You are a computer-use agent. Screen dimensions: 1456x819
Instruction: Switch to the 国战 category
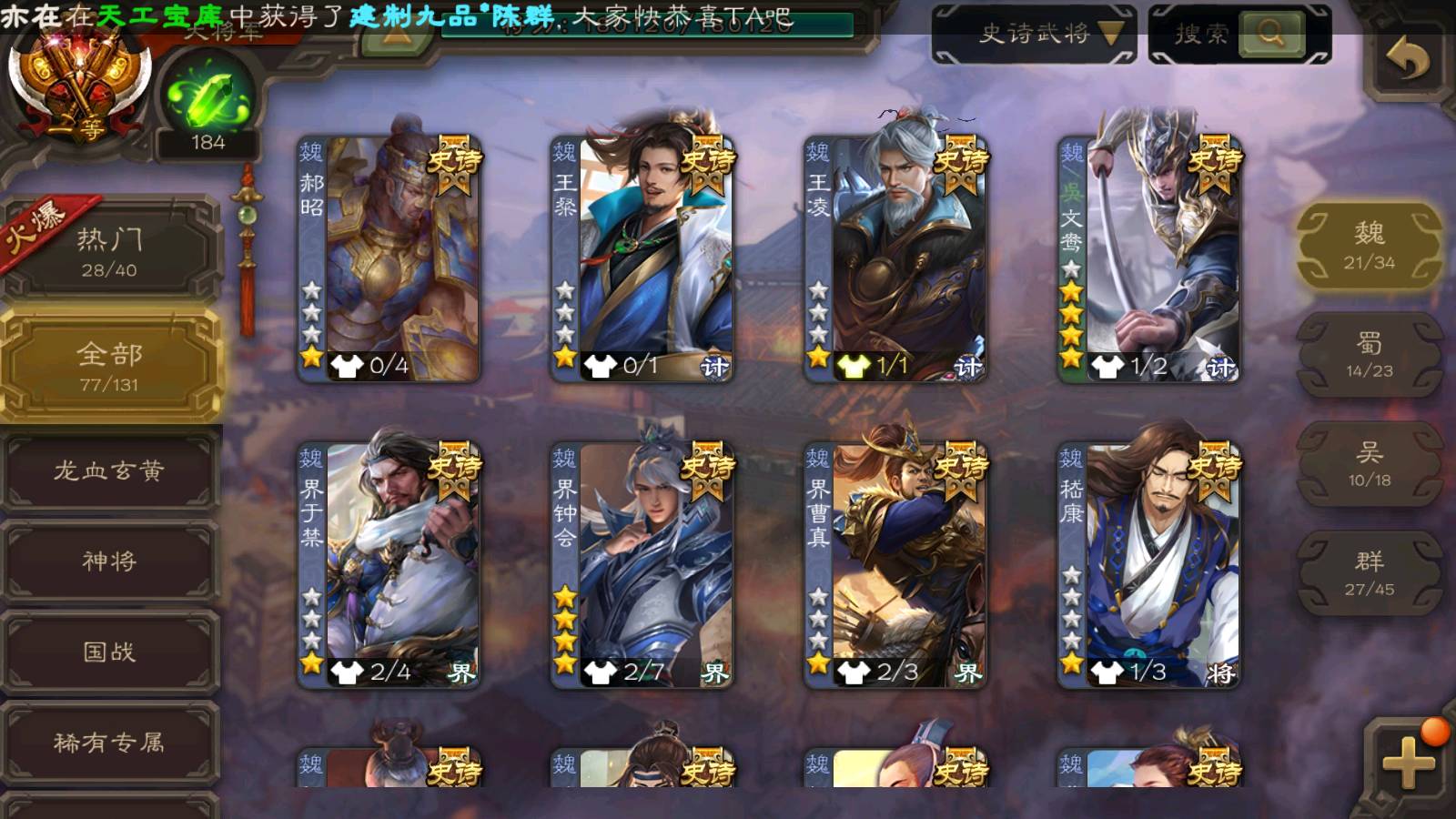109,652
